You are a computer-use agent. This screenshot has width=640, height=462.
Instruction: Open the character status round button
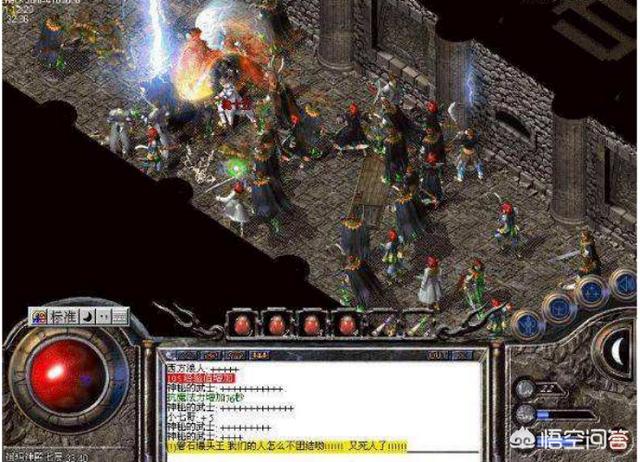[x=528, y=323]
